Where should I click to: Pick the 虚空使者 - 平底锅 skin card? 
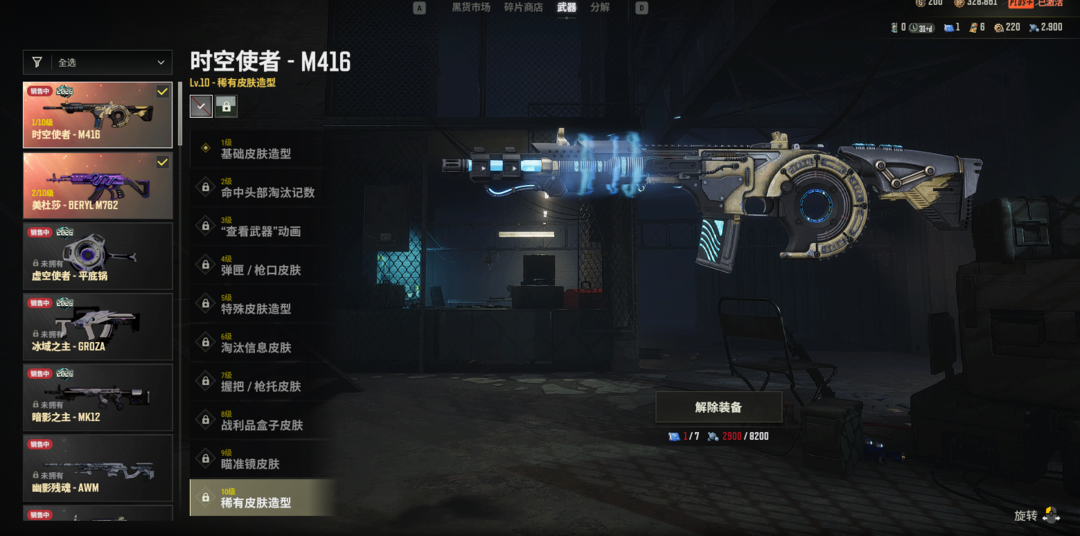point(97,256)
